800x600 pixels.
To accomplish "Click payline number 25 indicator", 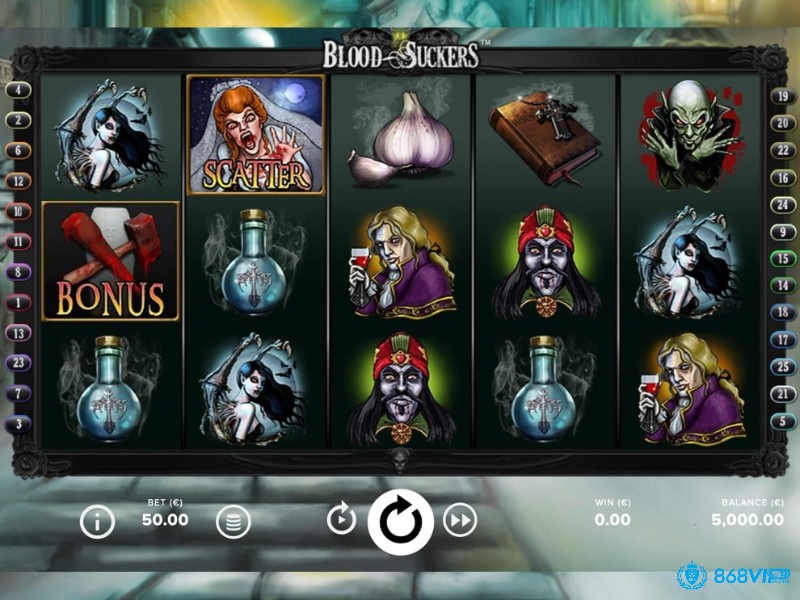I will click(781, 367).
